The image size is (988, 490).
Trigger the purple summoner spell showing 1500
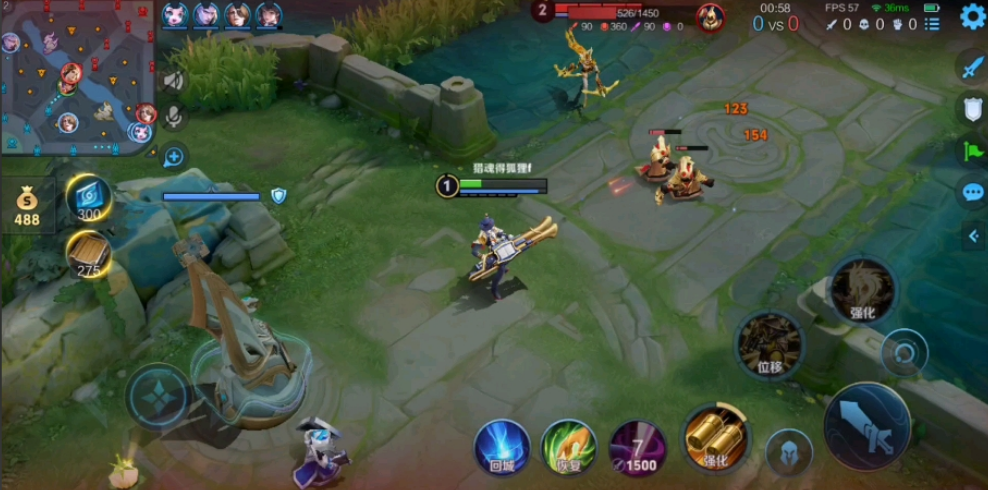[638, 446]
